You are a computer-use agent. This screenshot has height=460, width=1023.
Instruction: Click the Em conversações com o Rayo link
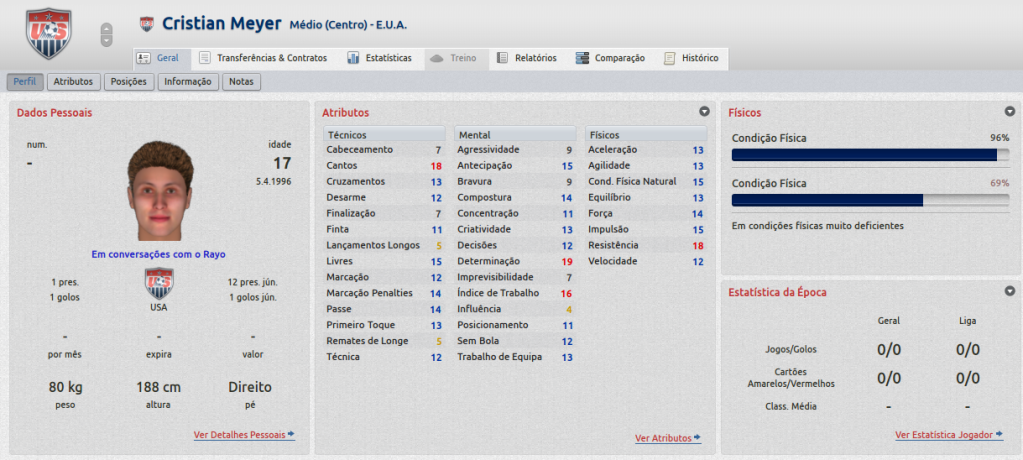pos(159,253)
